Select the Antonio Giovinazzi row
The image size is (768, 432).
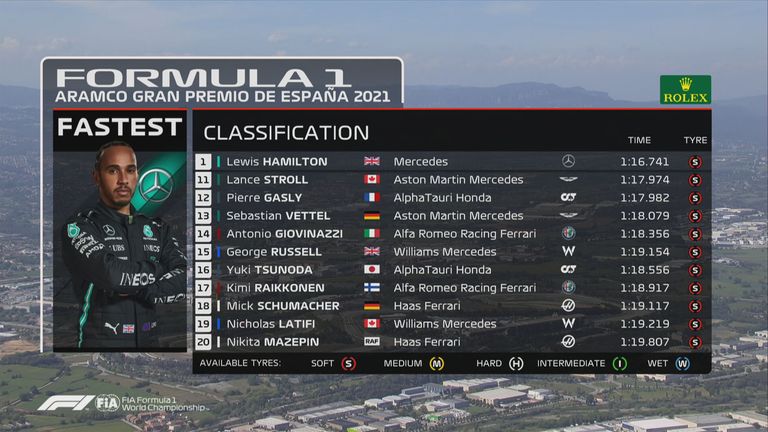click(450, 233)
